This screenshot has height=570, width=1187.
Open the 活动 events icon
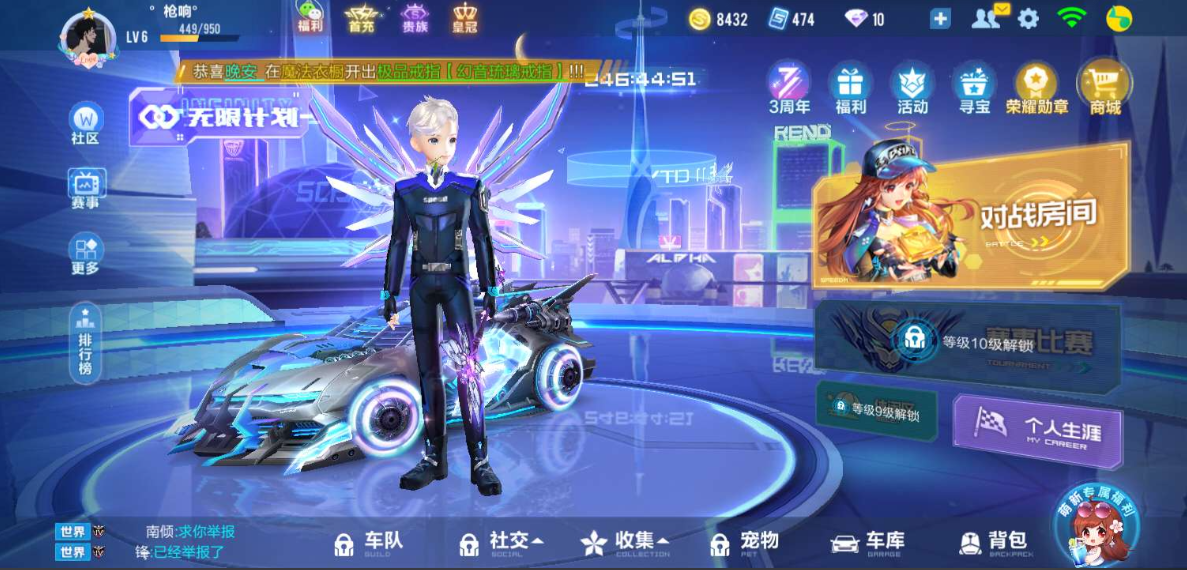(x=912, y=87)
